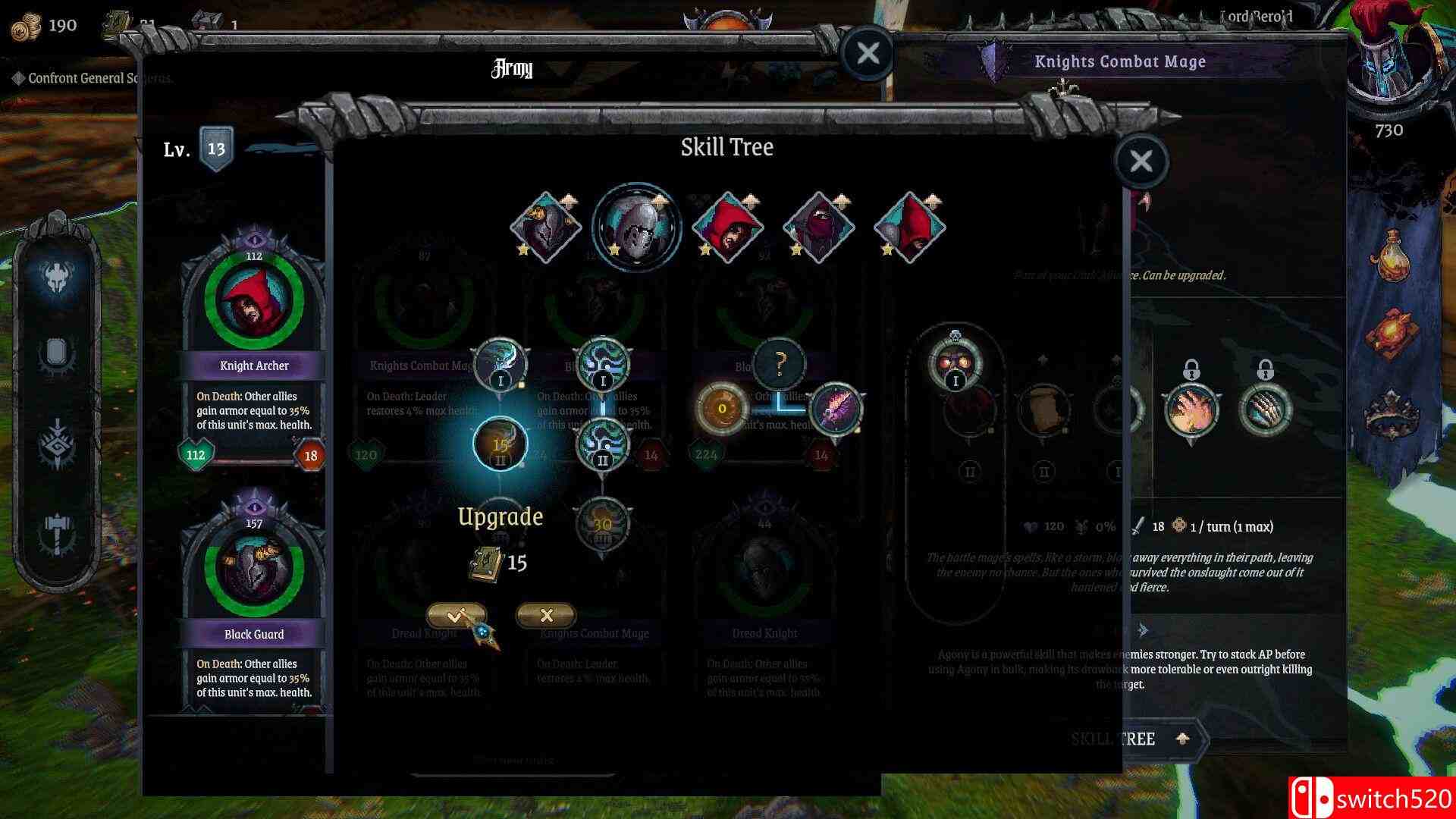1456x819 pixels.
Task: Choose the purple feather skill node
Action: (836, 409)
